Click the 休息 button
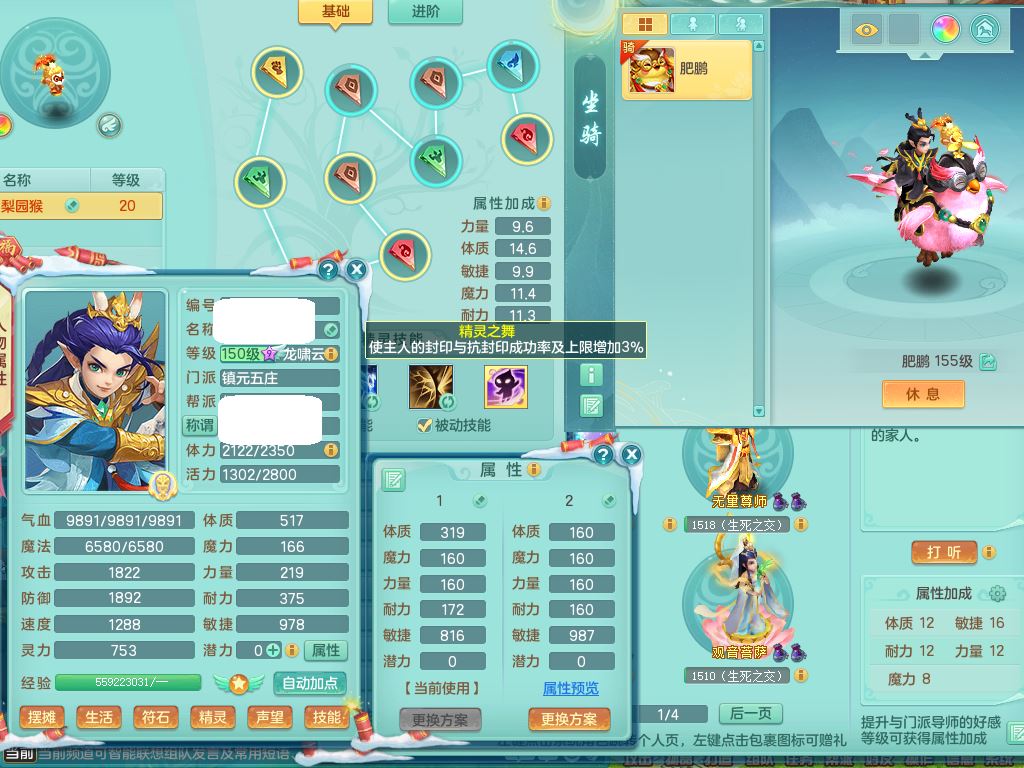This screenshot has height=768, width=1024. click(x=923, y=394)
